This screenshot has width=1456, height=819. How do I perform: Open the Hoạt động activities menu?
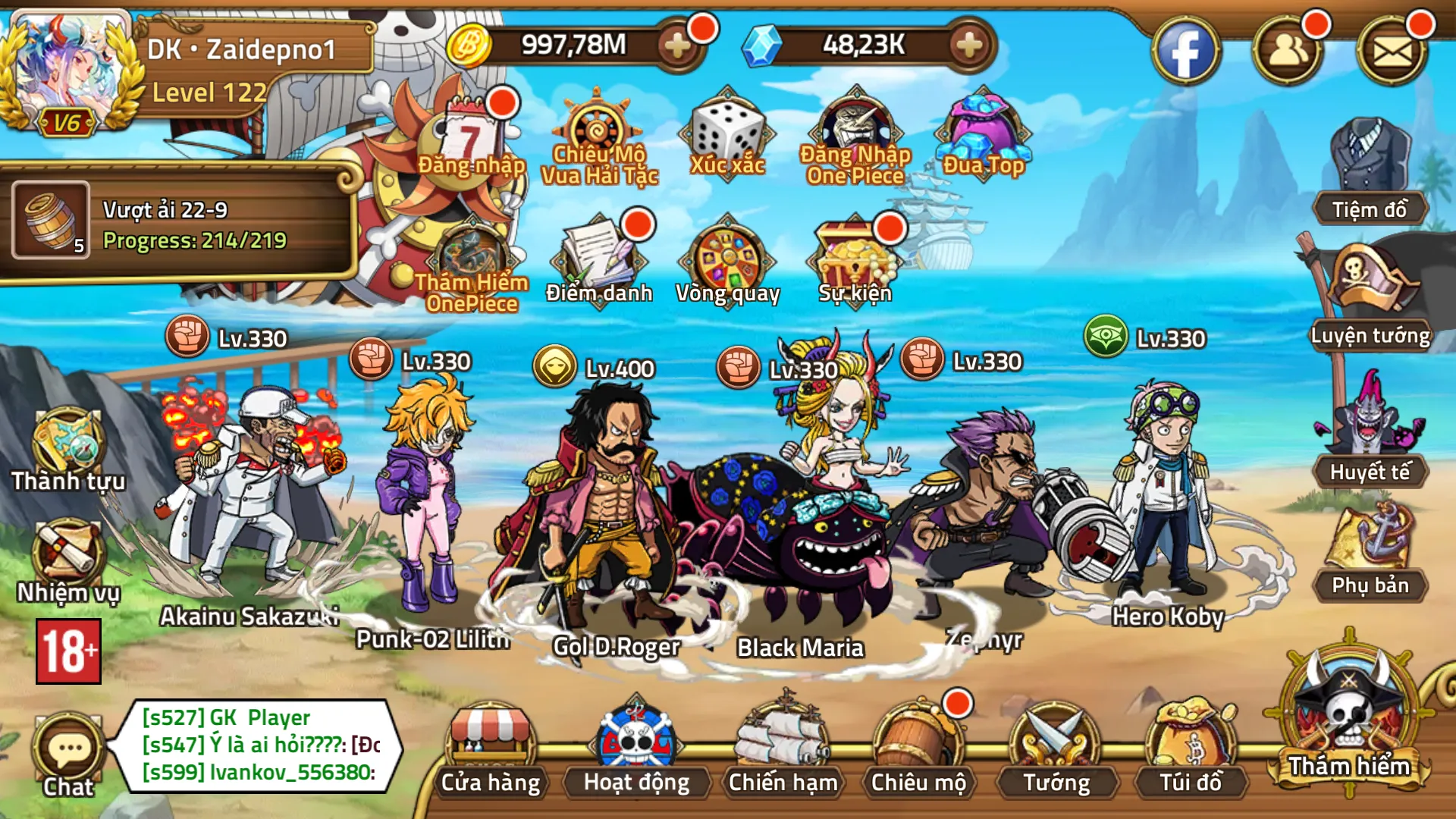point(636,751)
